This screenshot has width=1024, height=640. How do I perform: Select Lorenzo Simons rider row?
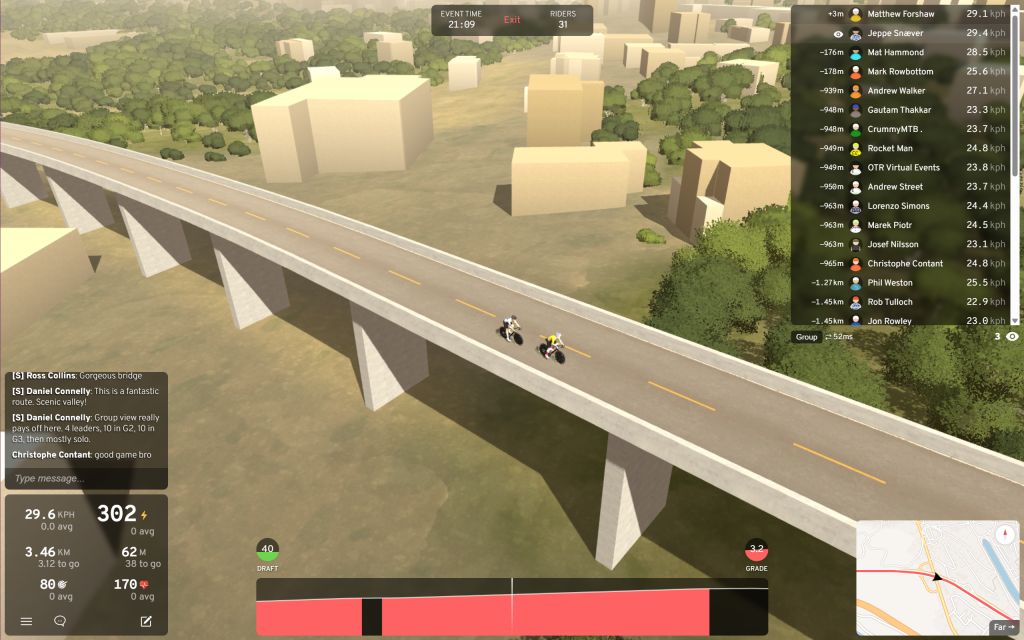[900, 206]
